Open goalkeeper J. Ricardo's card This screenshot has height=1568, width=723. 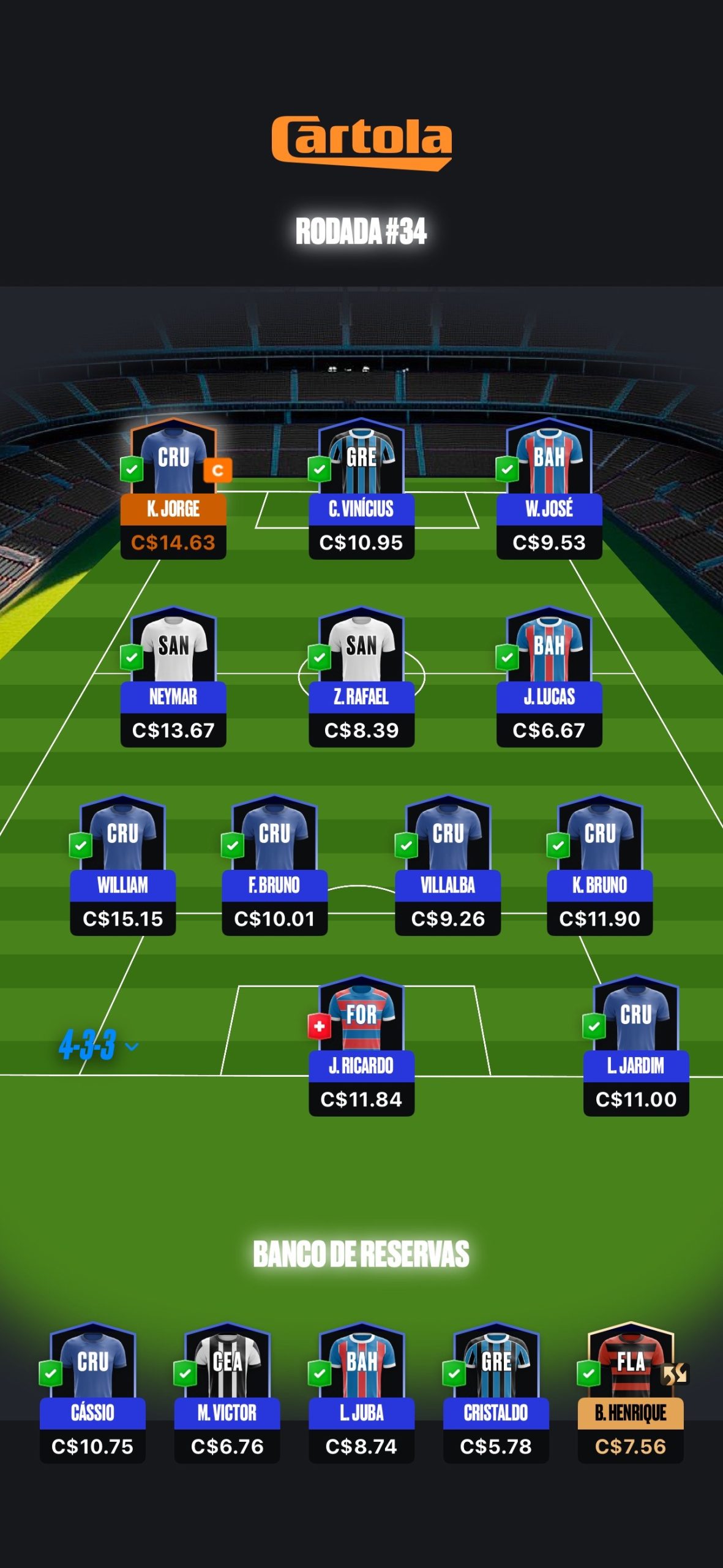(361, 1047)
